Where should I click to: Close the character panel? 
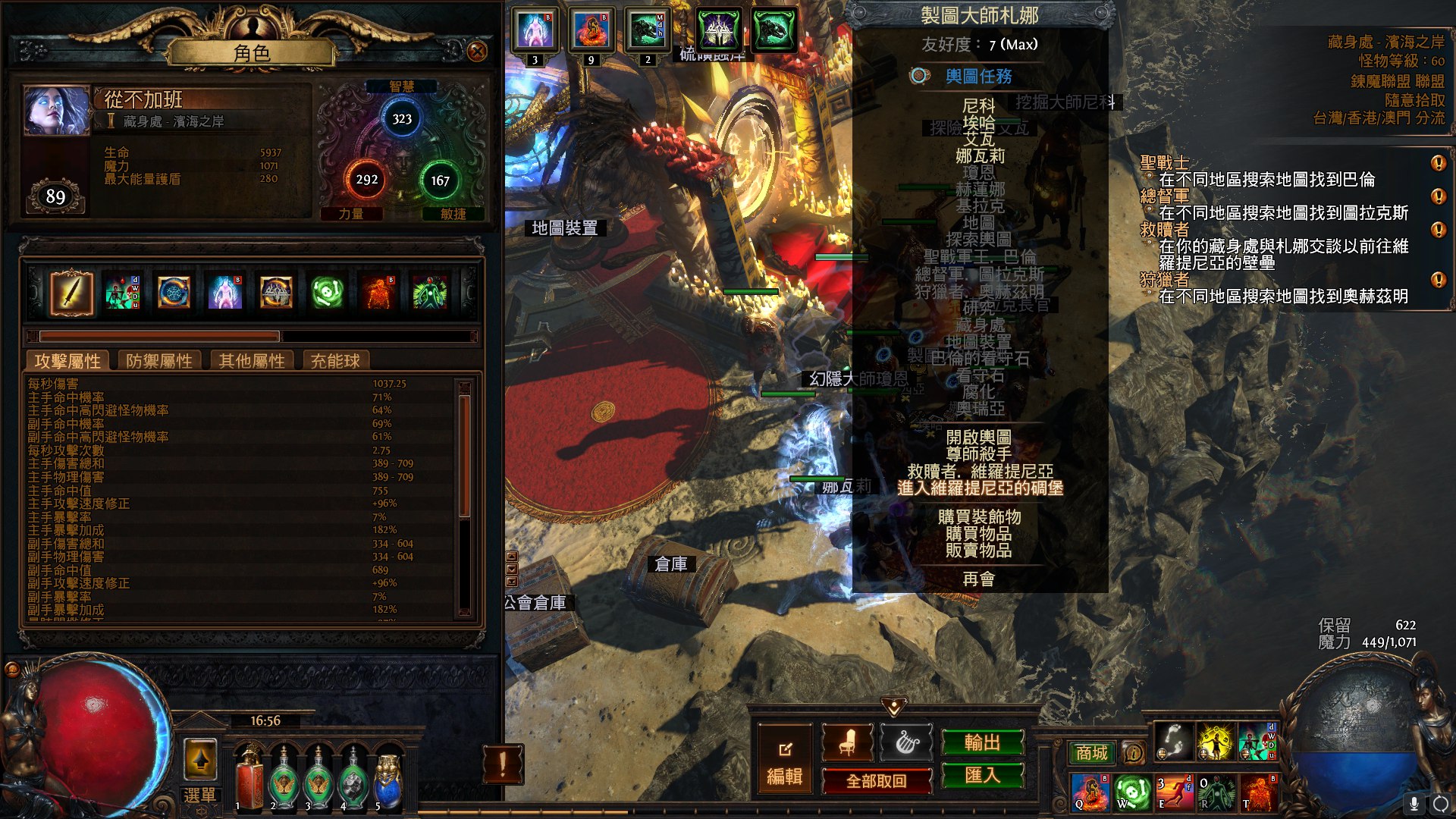click(477, 51)
